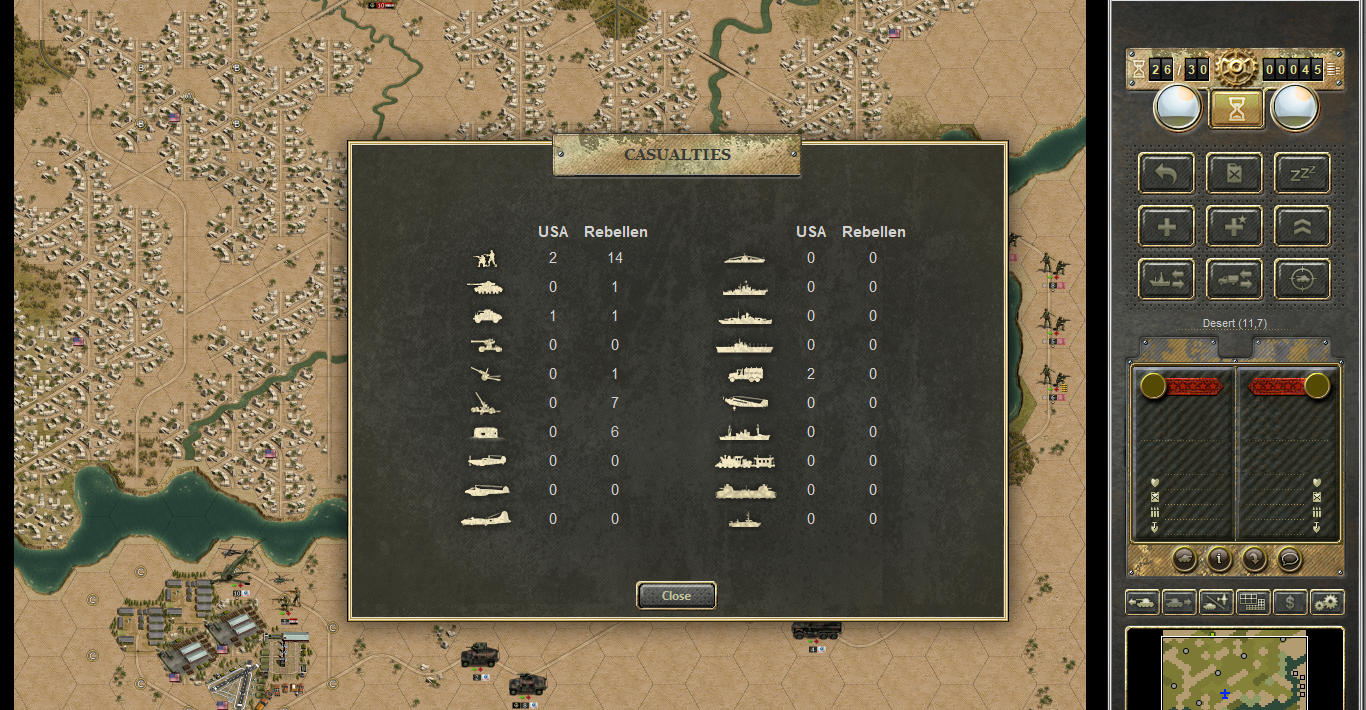End the turn with the hourglass button
Viewport: 1366px width, 710px height.
(1237, 108)
